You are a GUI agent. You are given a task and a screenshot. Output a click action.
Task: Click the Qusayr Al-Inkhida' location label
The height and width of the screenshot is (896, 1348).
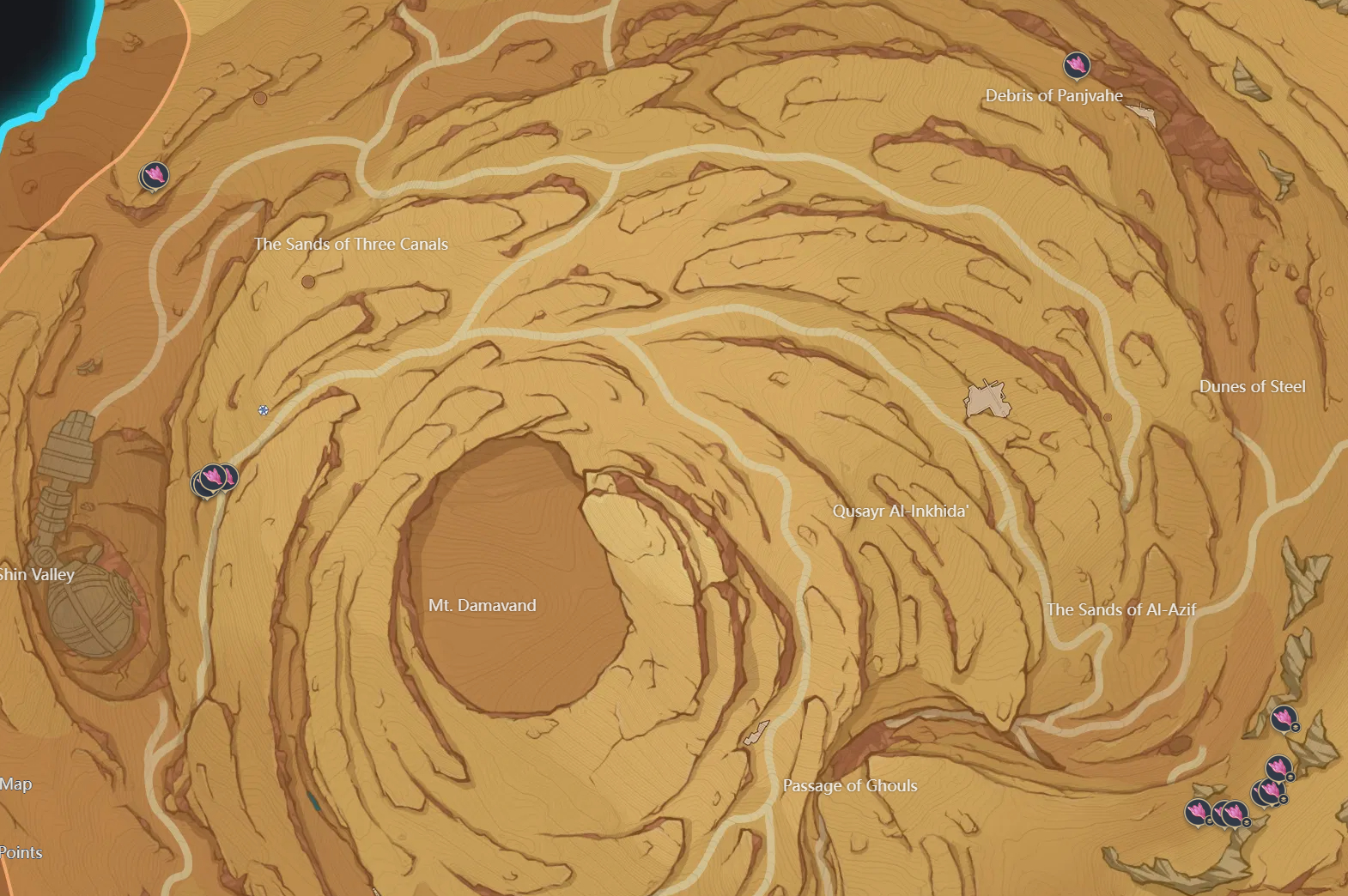point(901,510)
